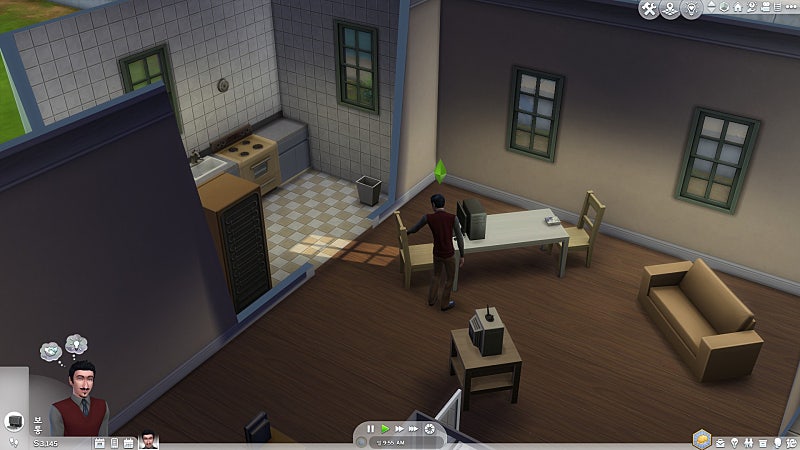Set game speed to ultra fast forward
Image resolution: width=800 pixels, height=450 pixels.
[415, 429]
